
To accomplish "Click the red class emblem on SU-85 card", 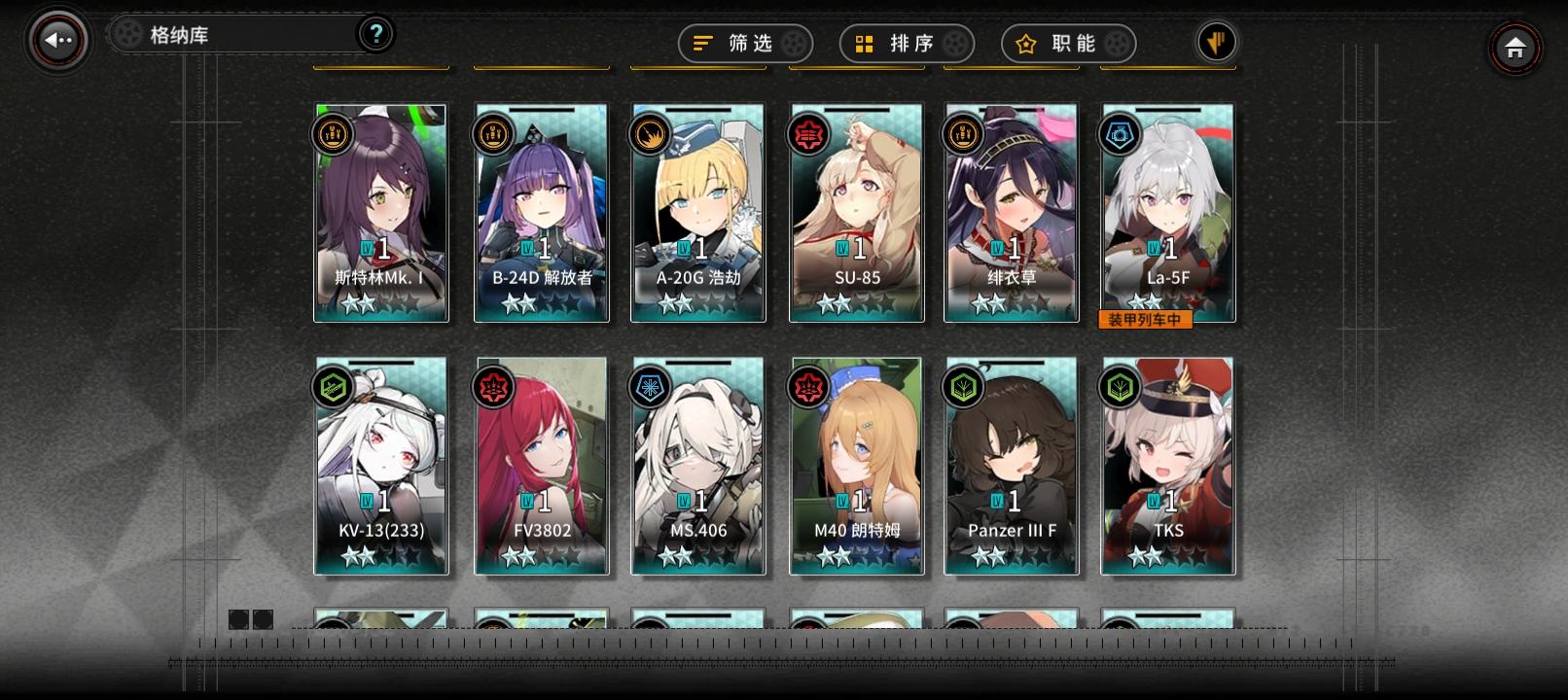I will point(806,134).
